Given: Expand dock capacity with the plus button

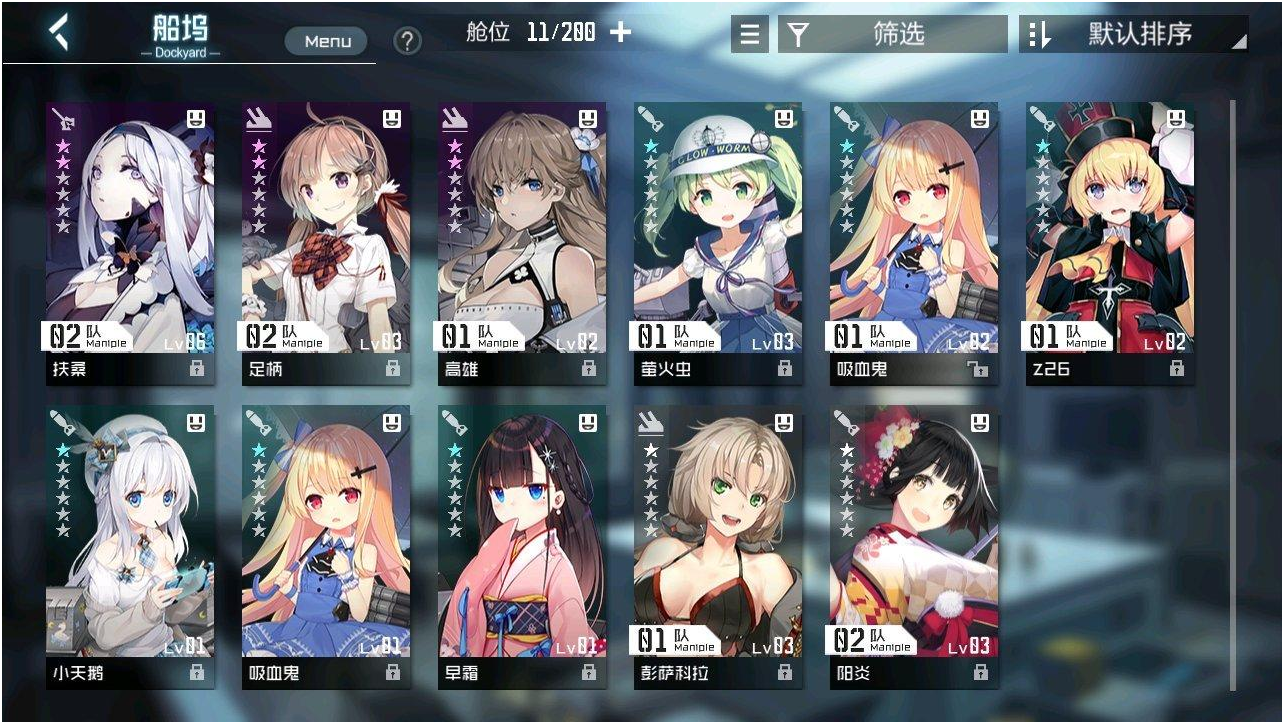Looking at the screenshot, I should (621, 32).
